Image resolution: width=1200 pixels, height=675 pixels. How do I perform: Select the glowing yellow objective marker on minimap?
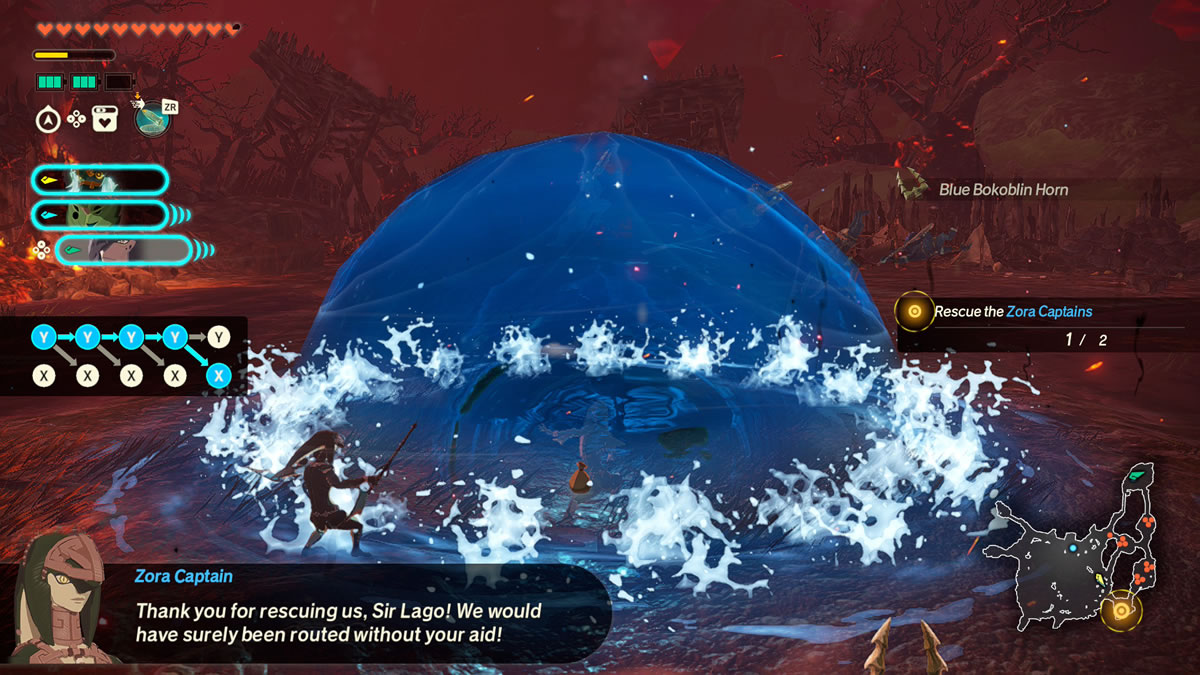click(1121, 610)
